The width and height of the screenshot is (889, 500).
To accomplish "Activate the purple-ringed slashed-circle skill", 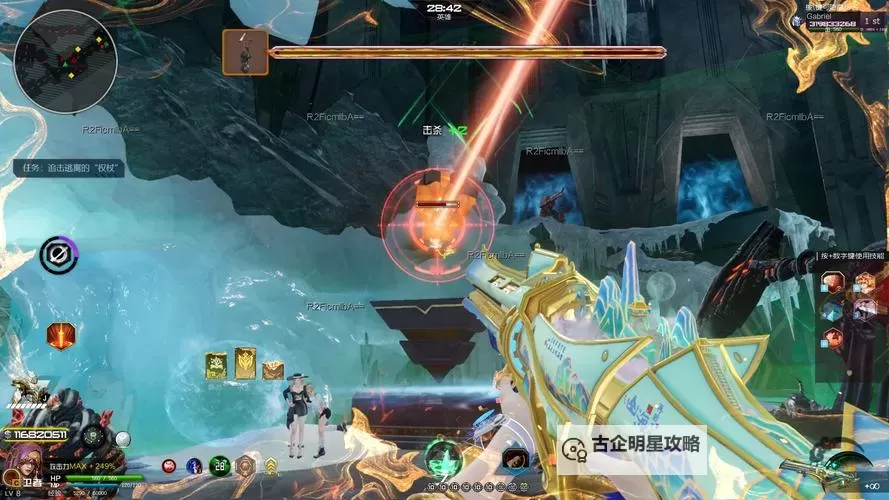I will 58,256.
